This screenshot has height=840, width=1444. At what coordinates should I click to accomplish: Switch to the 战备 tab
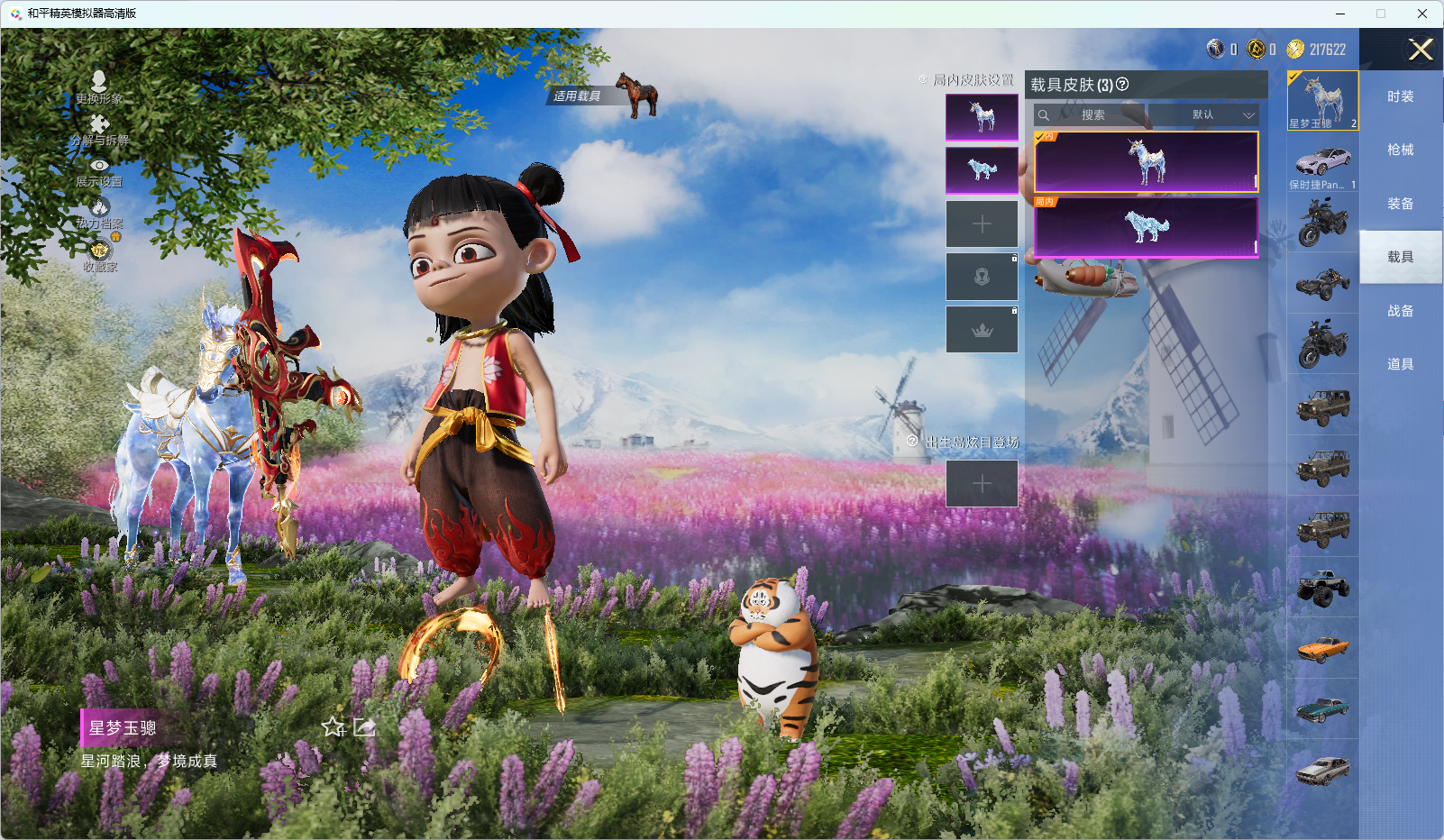coord(1400,312)
